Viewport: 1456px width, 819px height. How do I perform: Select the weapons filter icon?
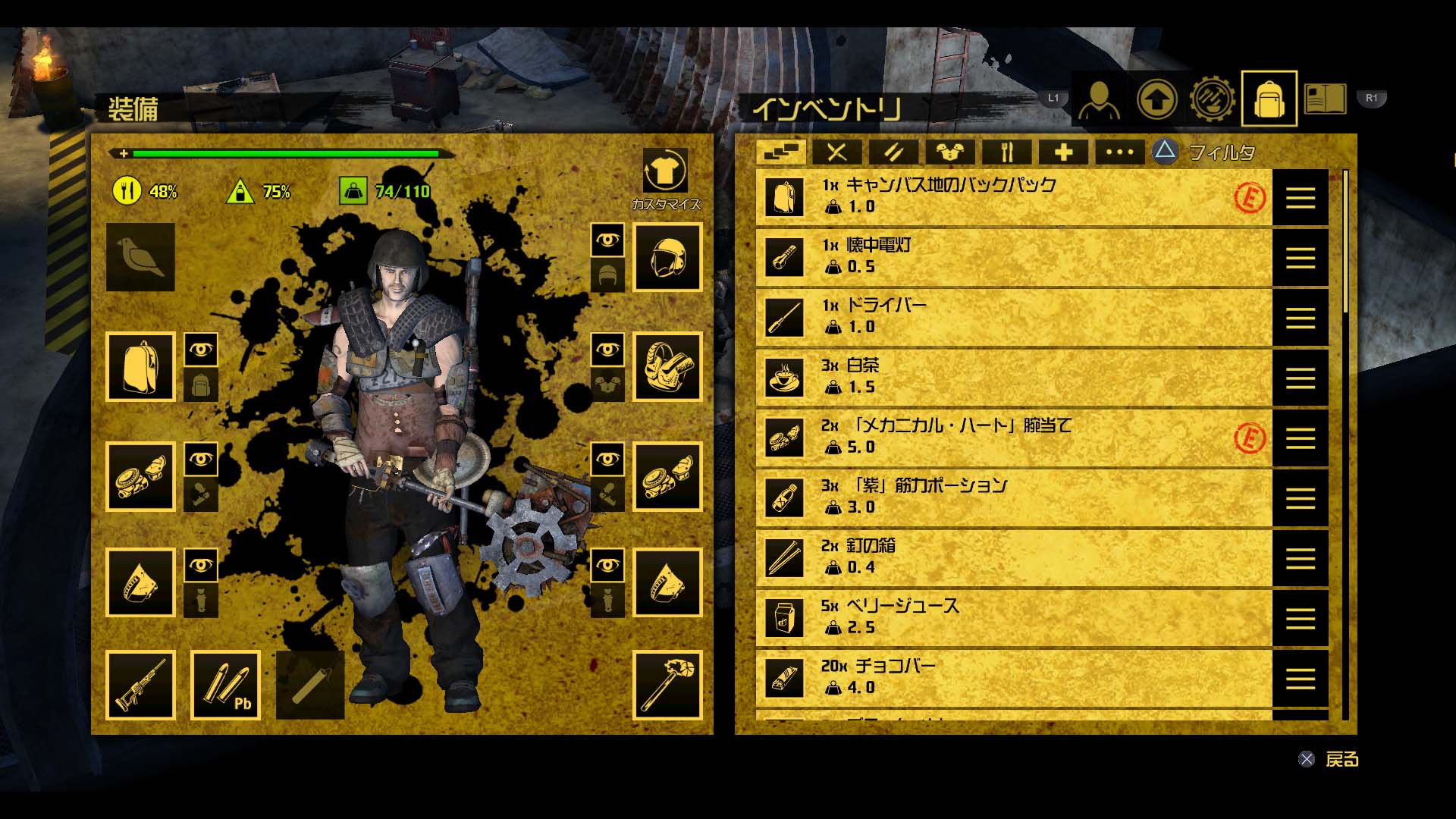(838, 151)
